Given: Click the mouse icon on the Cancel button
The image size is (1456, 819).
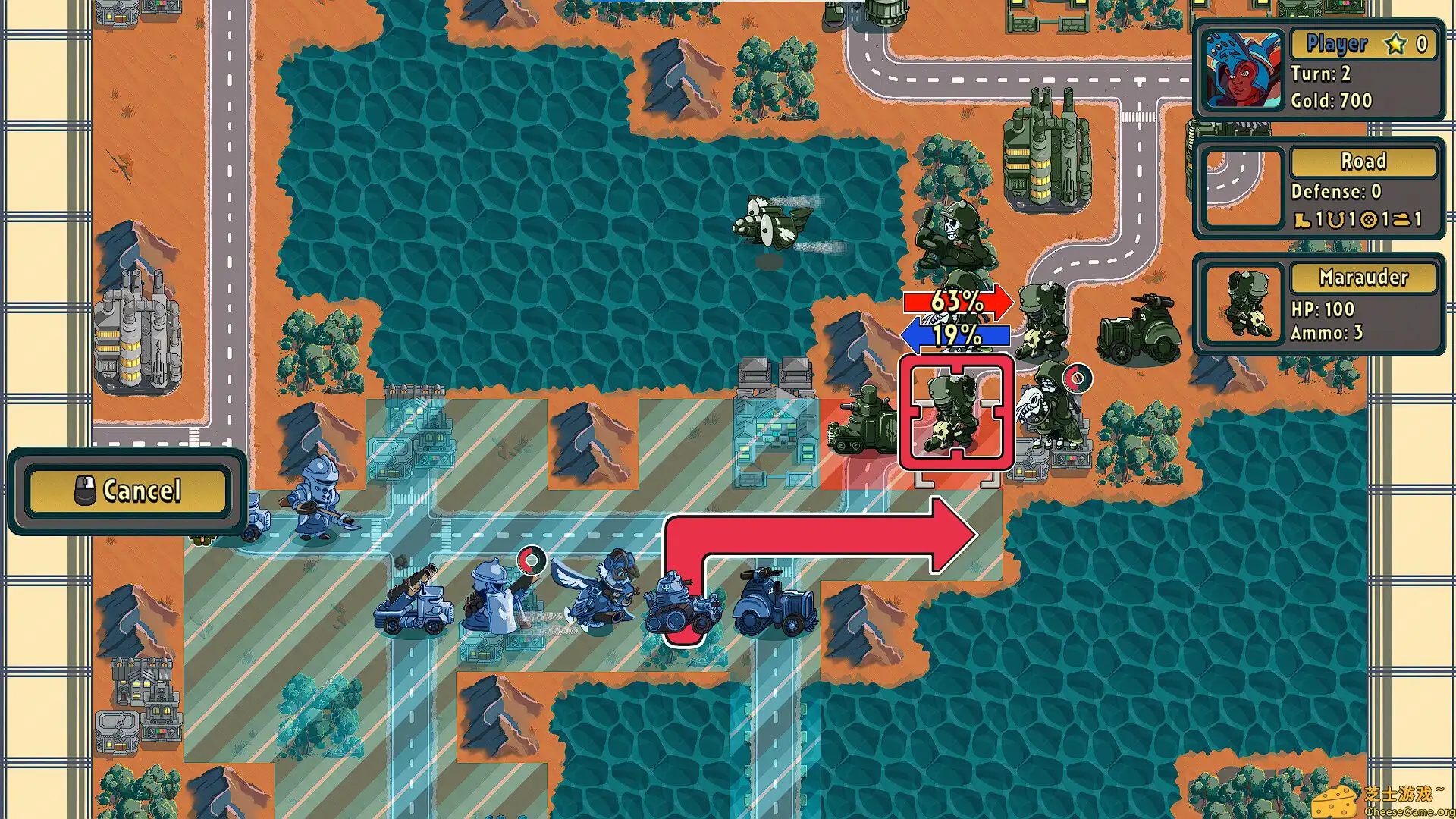Looking at the screenshot, I should click(x=86, y=491).
